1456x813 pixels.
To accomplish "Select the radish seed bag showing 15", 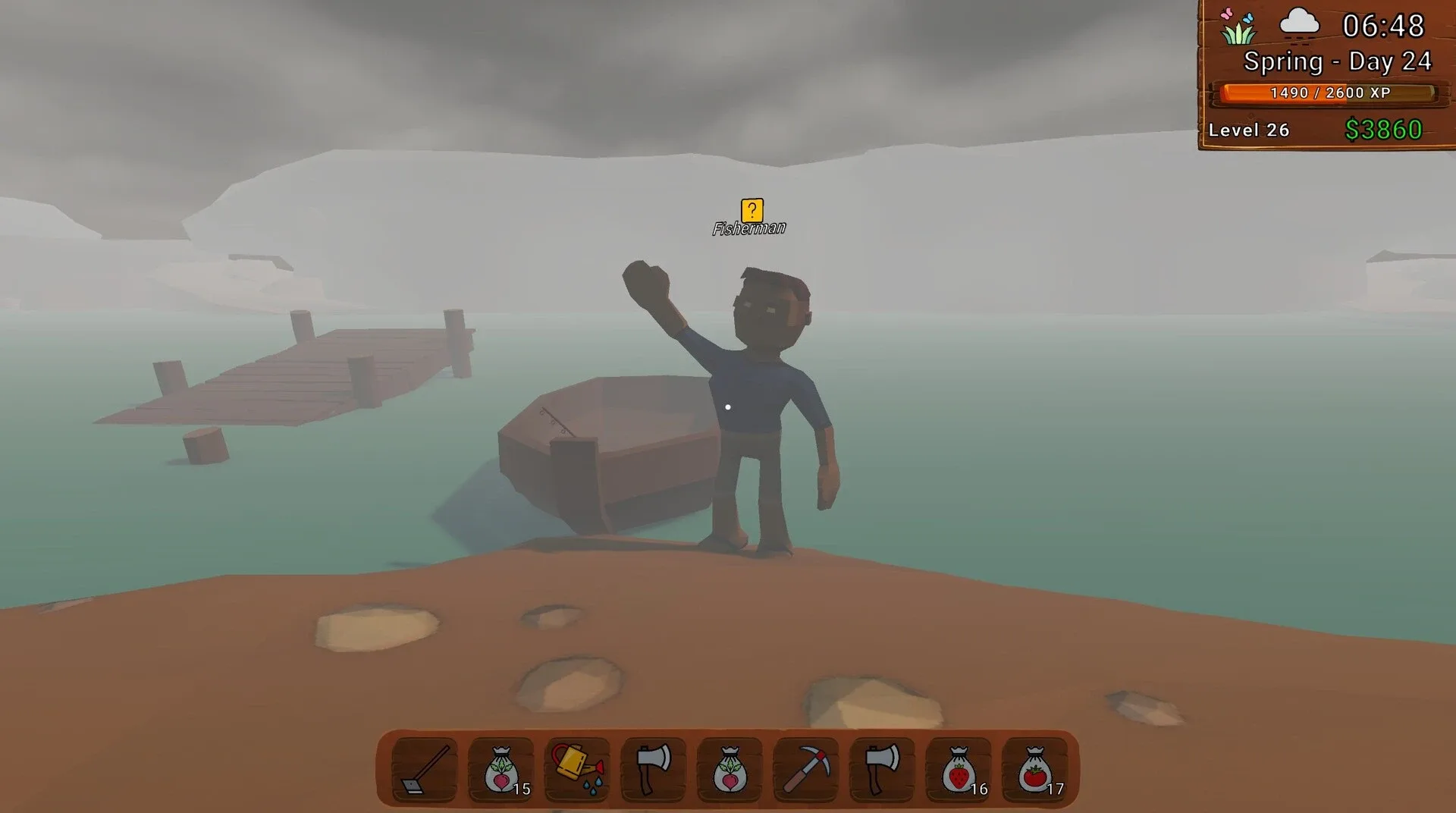I will 500,769.
